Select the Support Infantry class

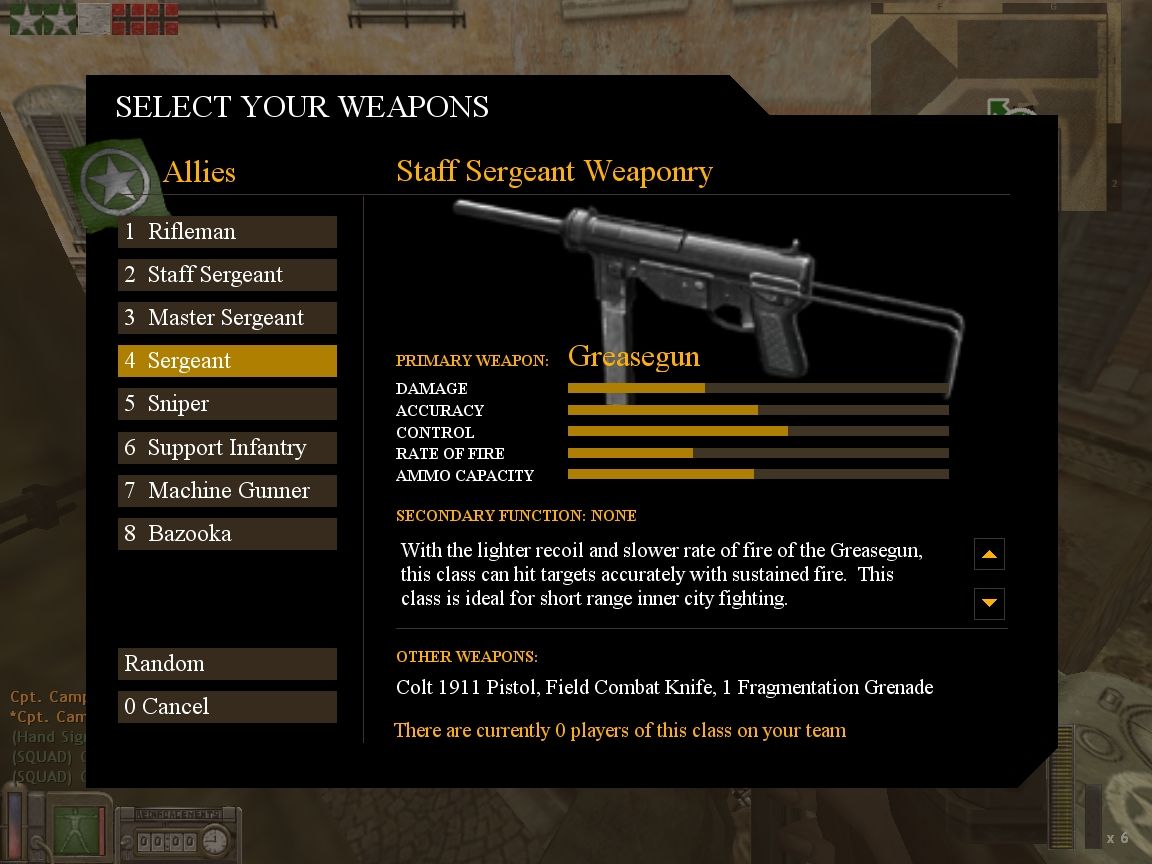pos(227,448)
